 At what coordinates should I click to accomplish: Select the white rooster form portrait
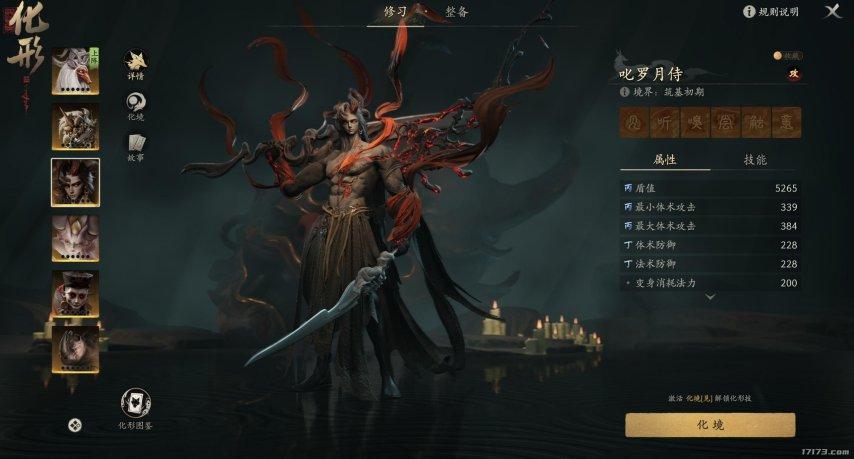75,69
